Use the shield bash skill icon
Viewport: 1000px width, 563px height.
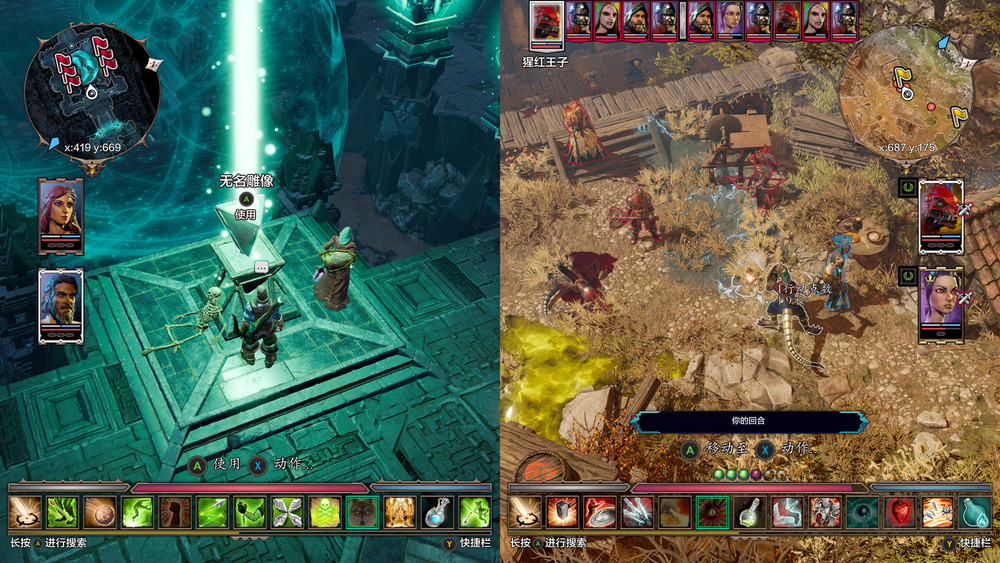(x=600, y=512)
